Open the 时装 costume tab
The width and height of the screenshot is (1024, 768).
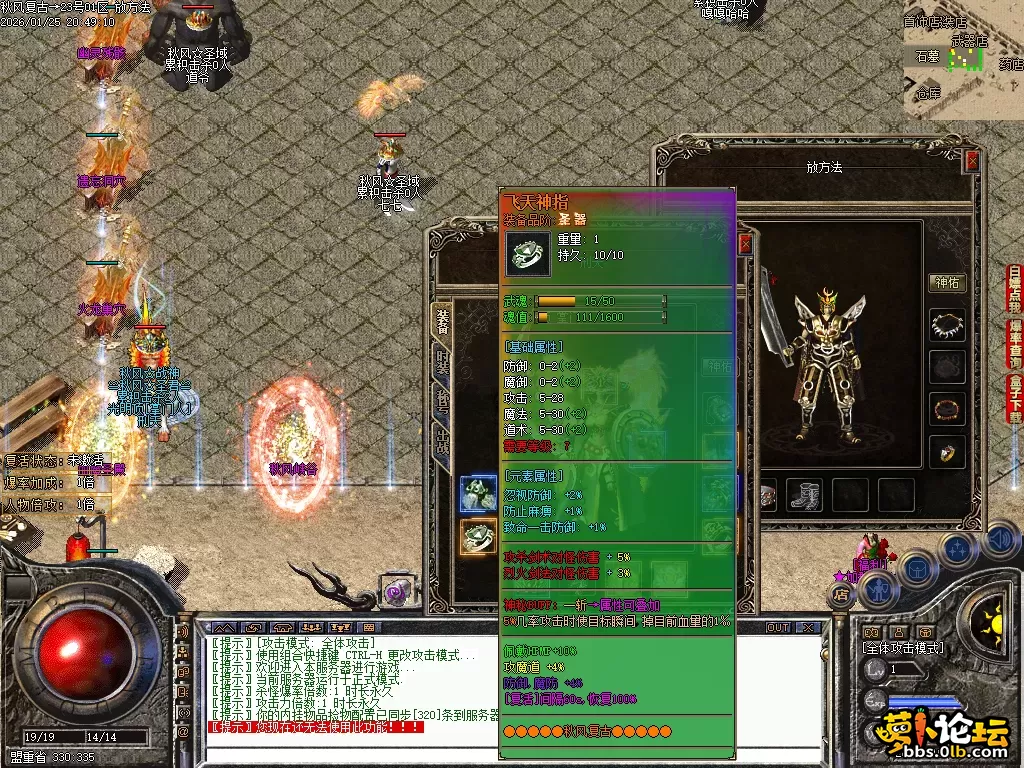point(442,363)
